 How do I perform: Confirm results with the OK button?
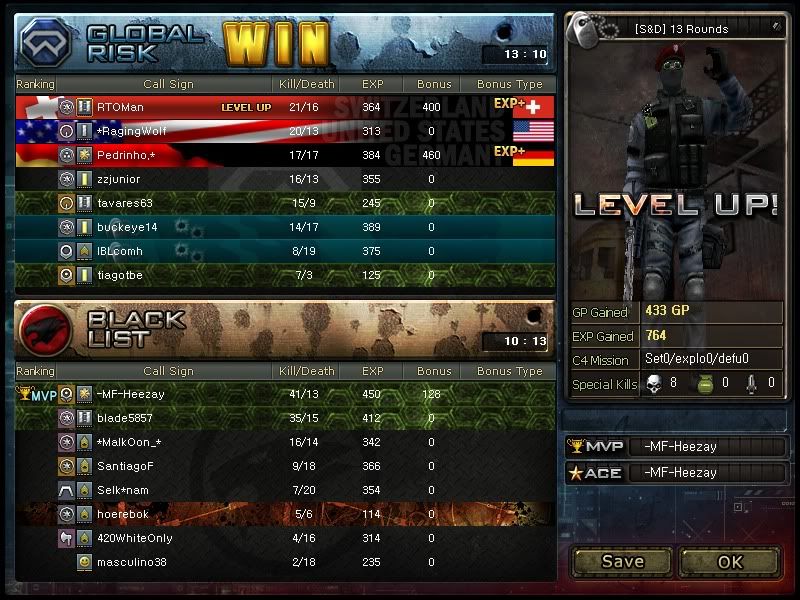click(x=729, y=561)
